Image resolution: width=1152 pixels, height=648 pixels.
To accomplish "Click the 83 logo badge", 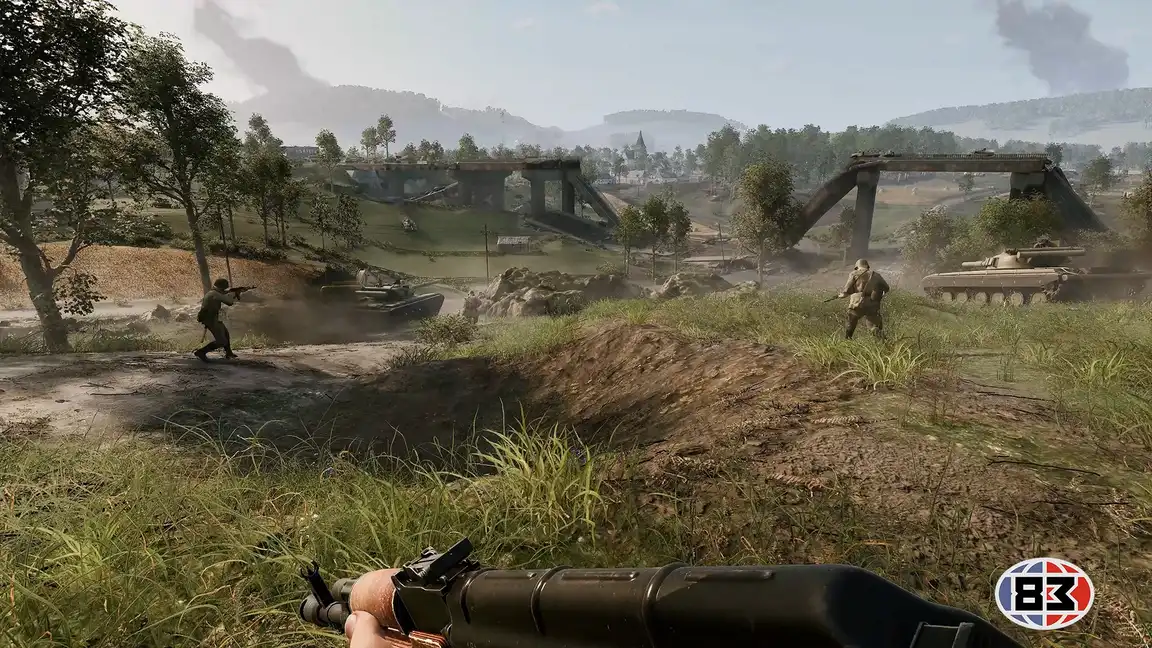I will [x=1044, y=593].
